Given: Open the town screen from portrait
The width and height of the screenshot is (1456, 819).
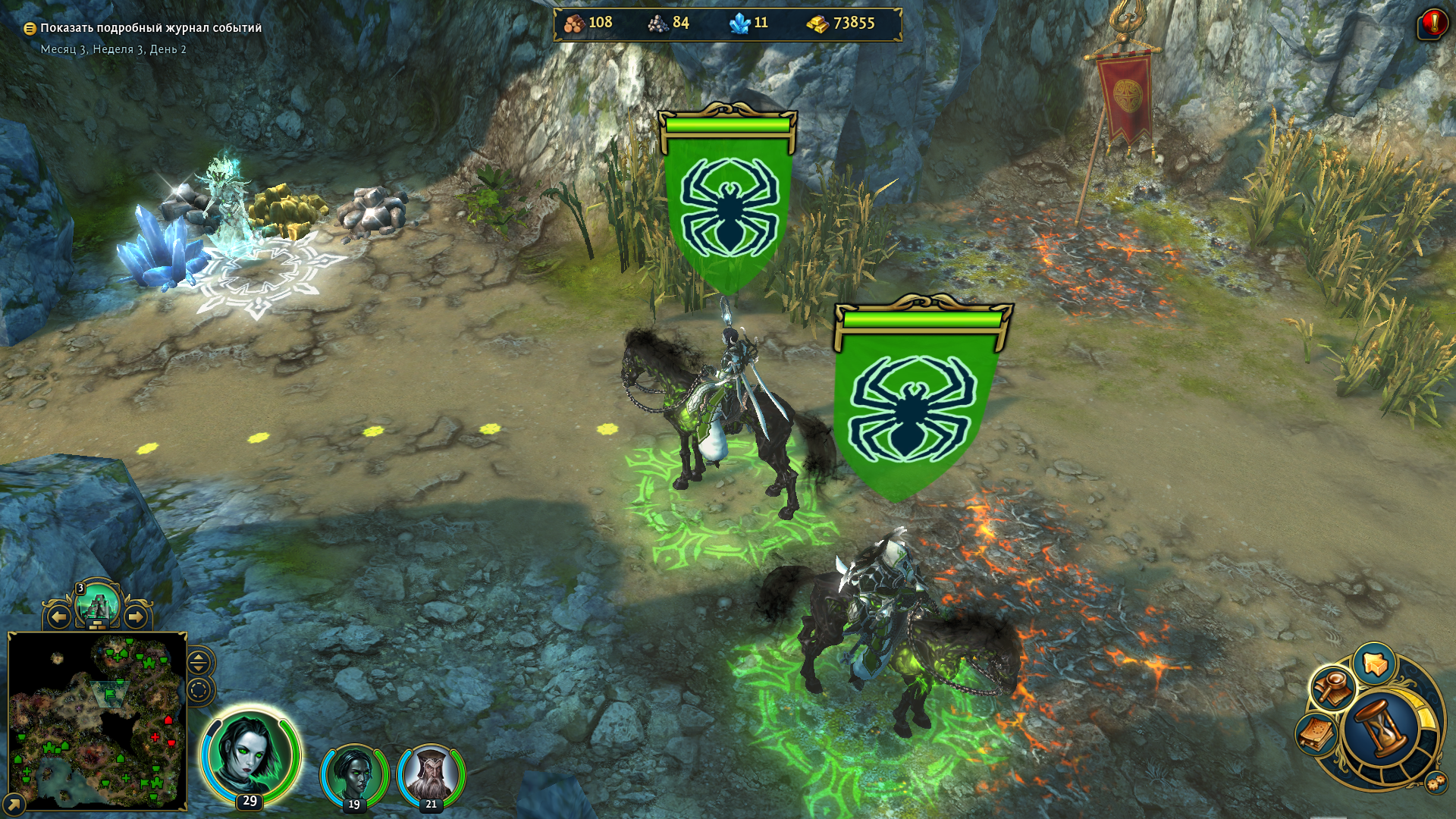Looking at the screenshot, I should click(x=98, y=607).
